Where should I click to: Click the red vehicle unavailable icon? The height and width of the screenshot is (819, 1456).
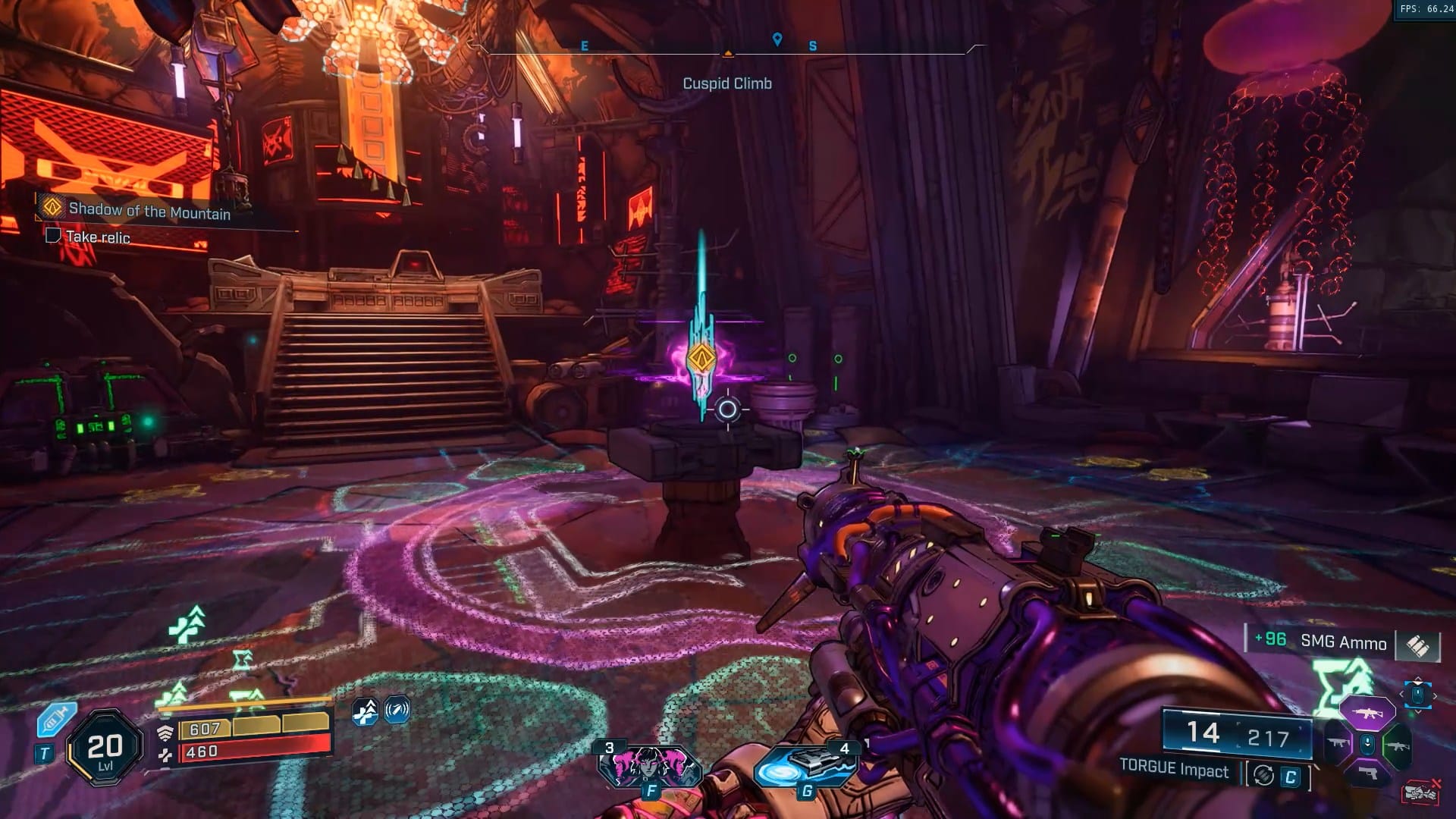point(1420,792)
